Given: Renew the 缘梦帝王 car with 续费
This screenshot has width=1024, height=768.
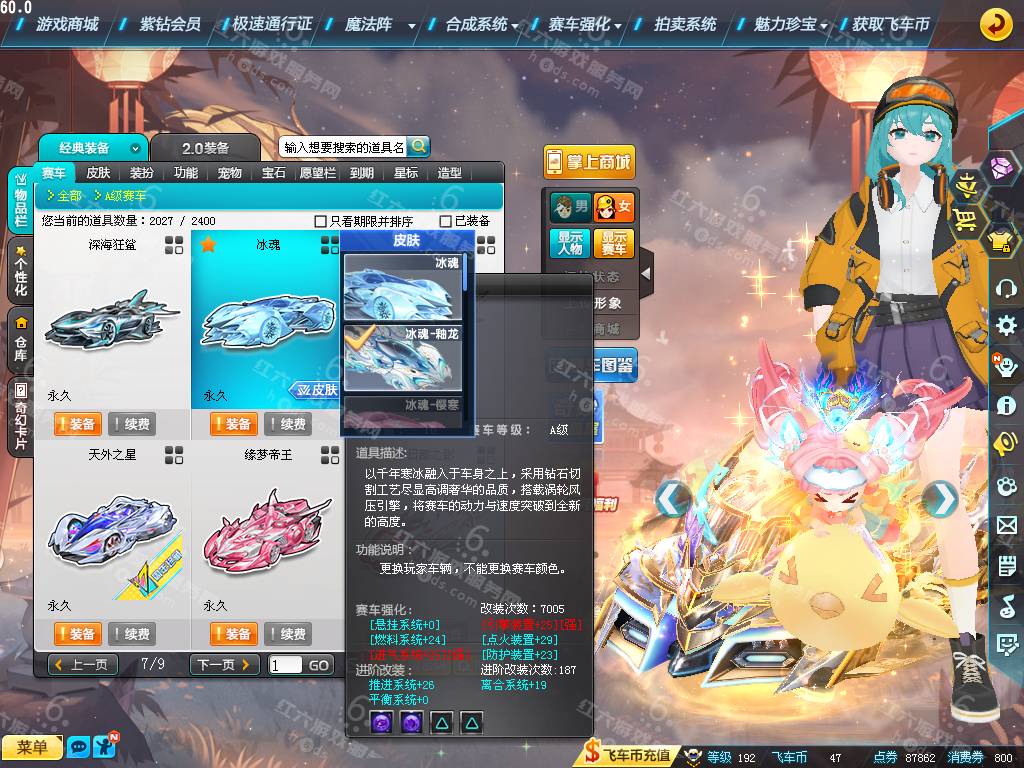Looking at the screenshot, I should tap(286, 634).
